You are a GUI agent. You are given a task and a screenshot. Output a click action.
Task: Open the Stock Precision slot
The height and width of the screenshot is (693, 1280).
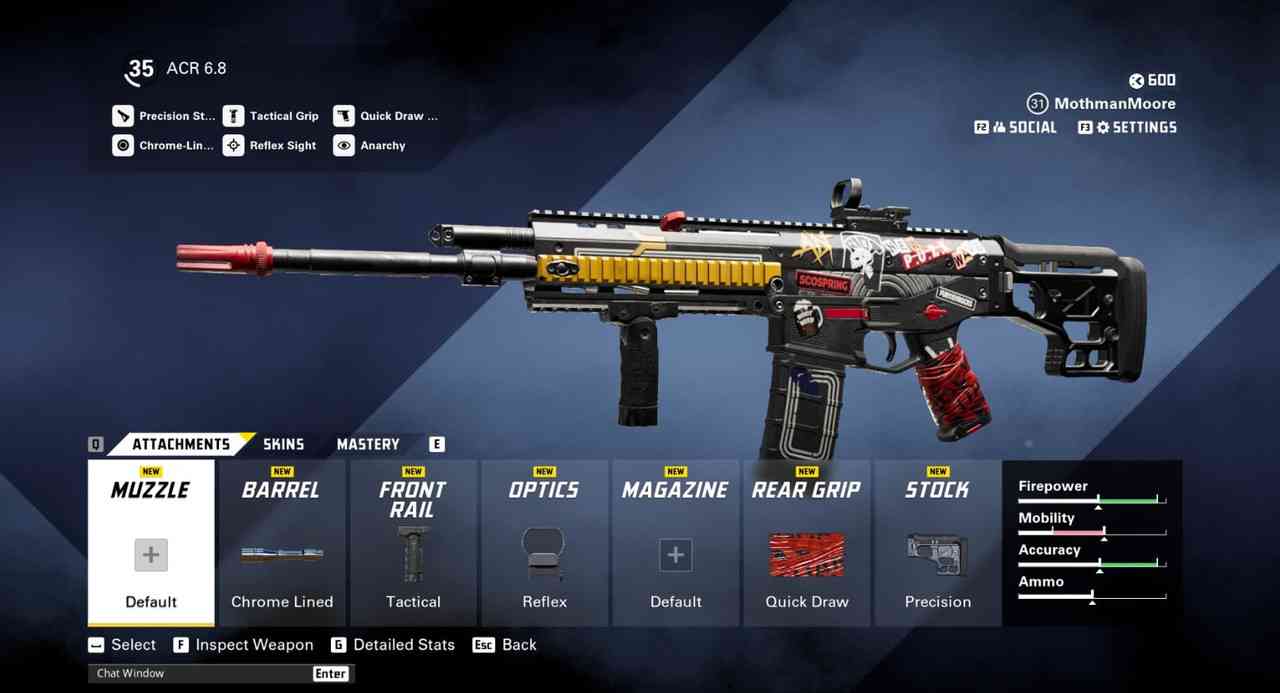(x=938, y=542)
